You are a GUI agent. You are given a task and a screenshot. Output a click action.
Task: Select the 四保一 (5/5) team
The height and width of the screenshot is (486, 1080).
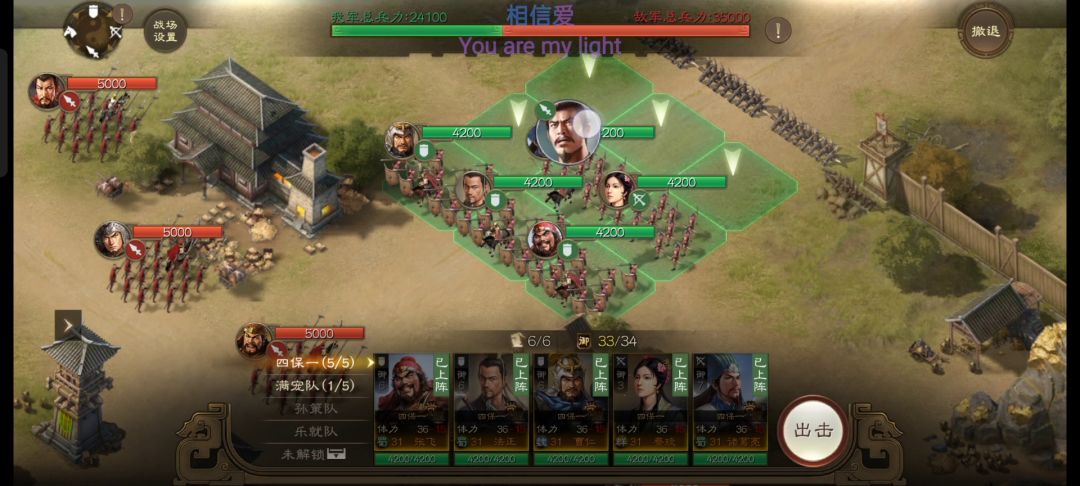tap(315, 363)
